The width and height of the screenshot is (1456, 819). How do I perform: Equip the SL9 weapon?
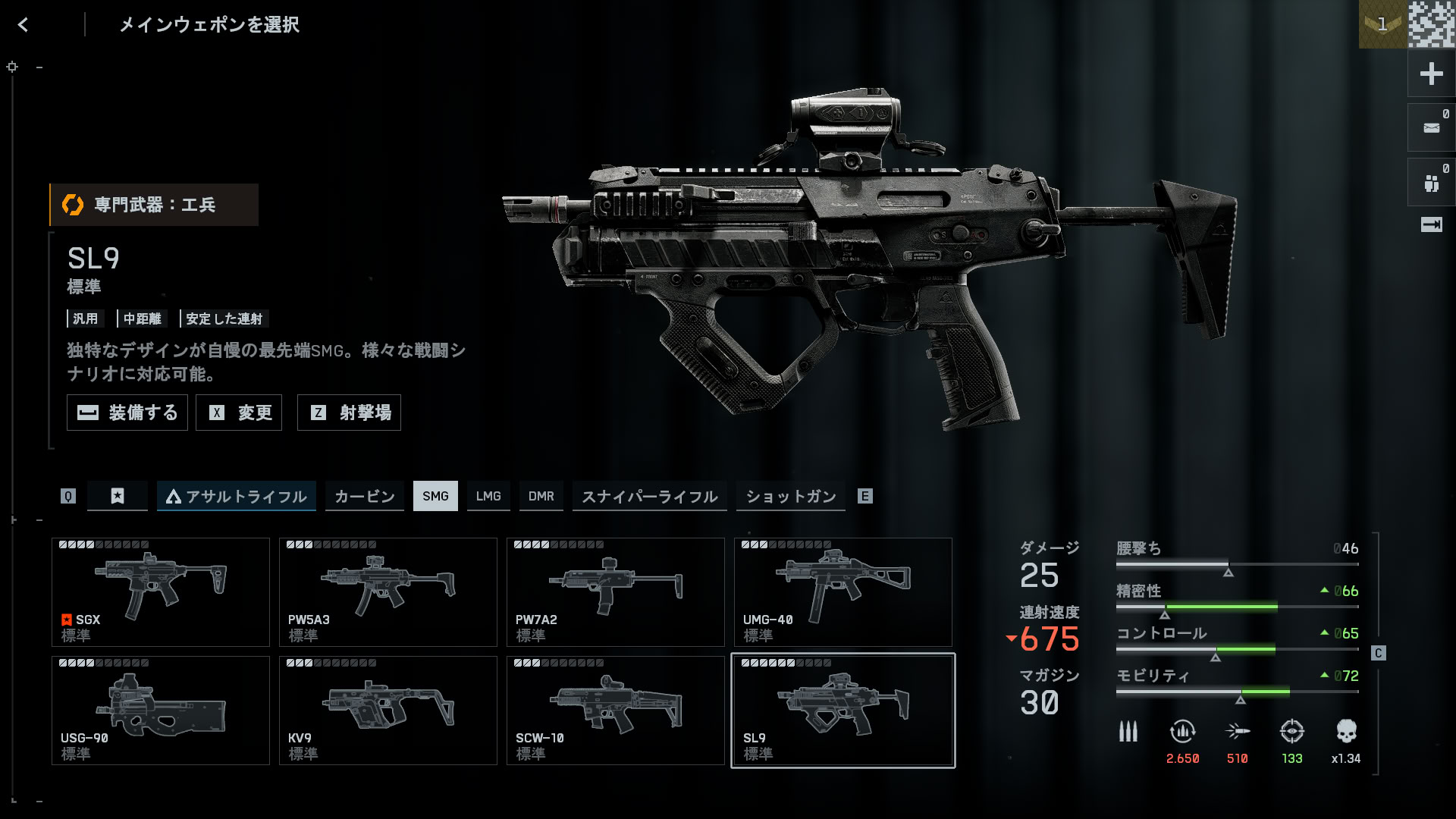[x=127, y=413]
